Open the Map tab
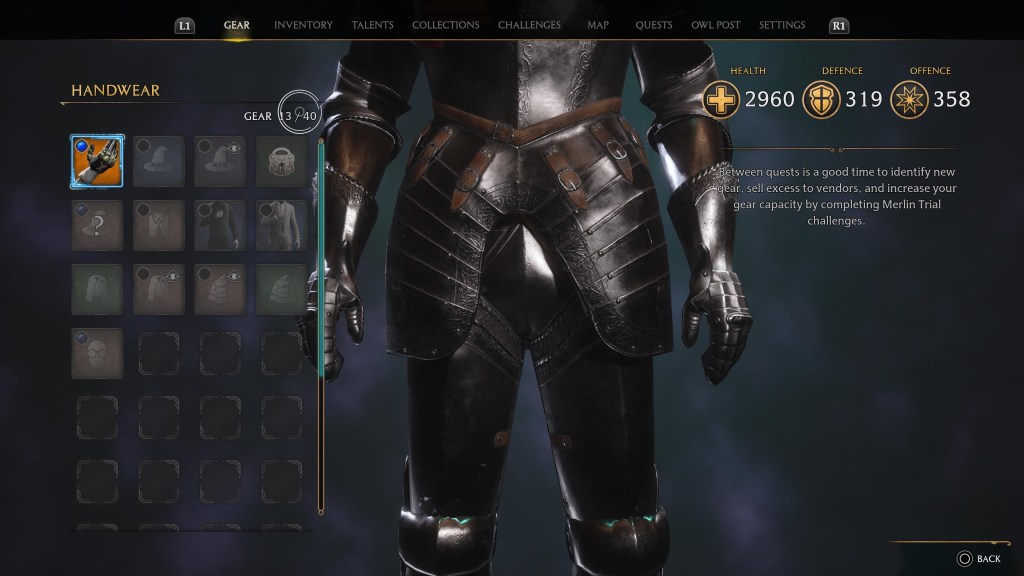 [598, 25]
